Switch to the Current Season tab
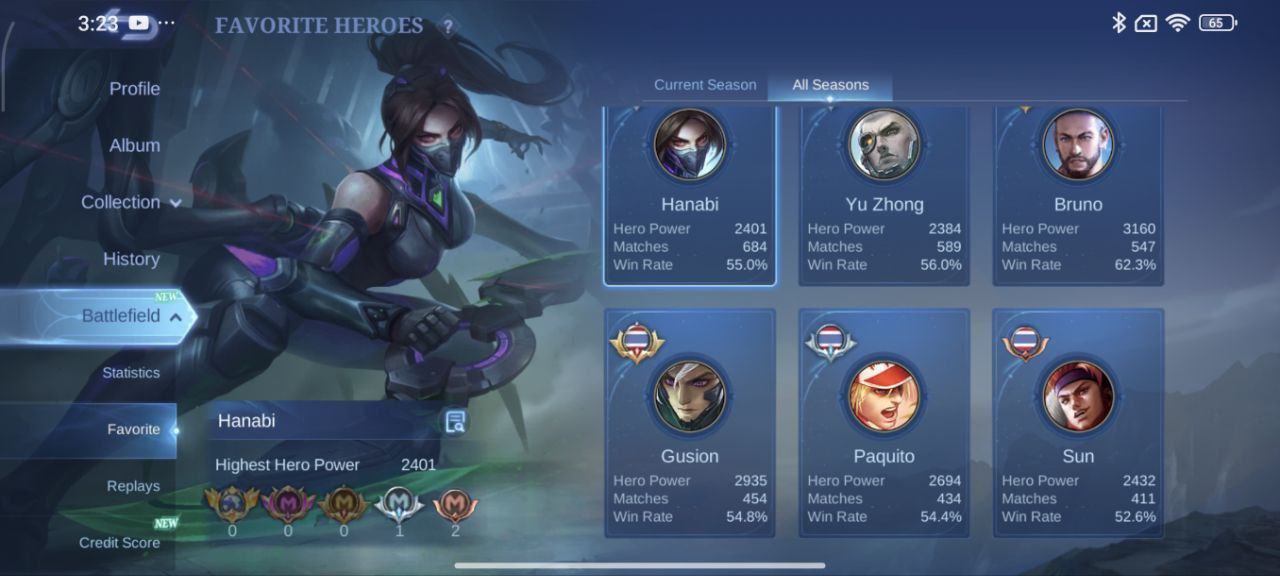Screen dimensions: 1280x576 [705, 85]
